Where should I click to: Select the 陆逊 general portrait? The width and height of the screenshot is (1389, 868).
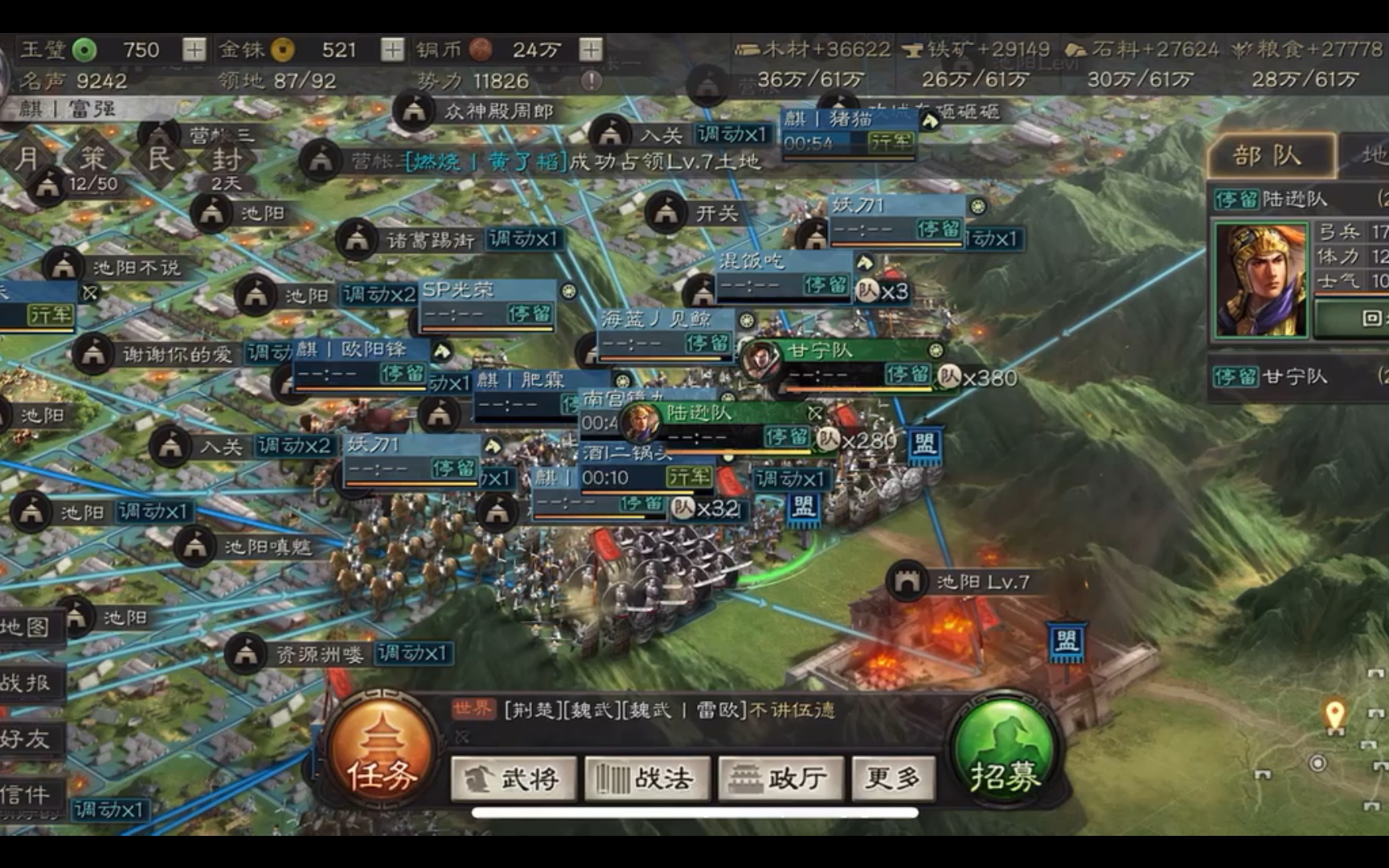point(1259,279)
